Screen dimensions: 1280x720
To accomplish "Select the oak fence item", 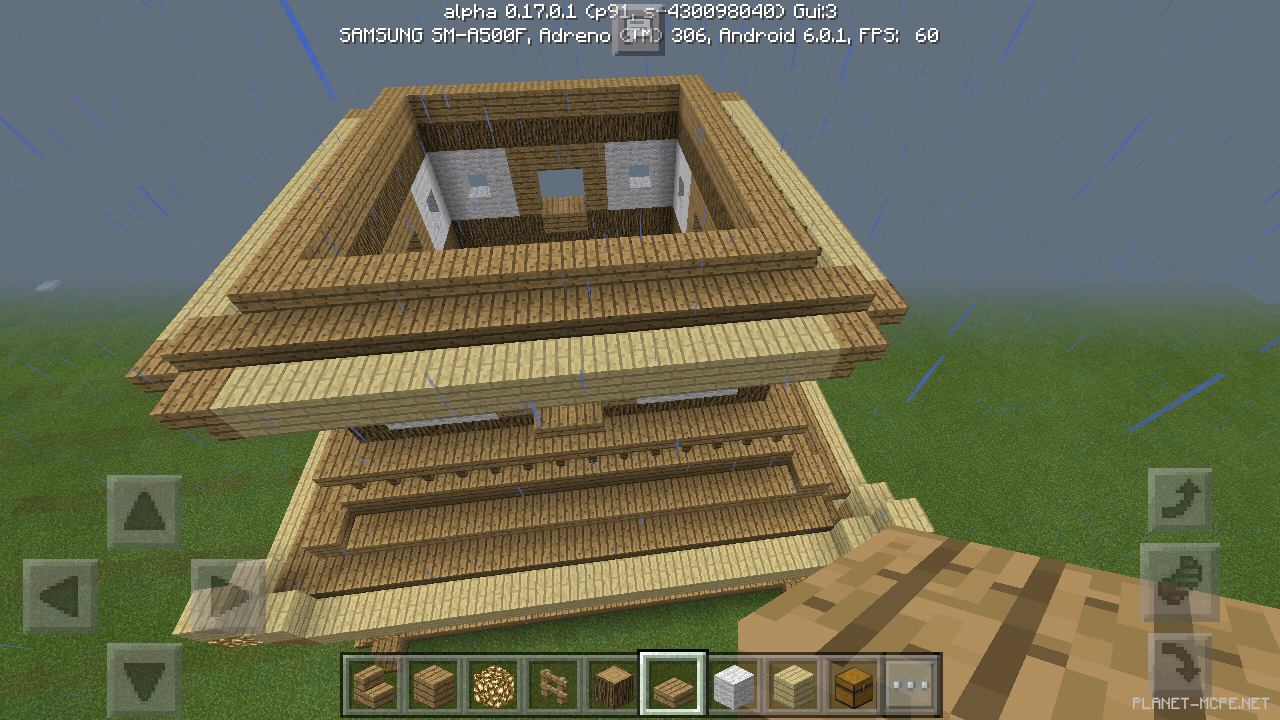I will (552, 686).
